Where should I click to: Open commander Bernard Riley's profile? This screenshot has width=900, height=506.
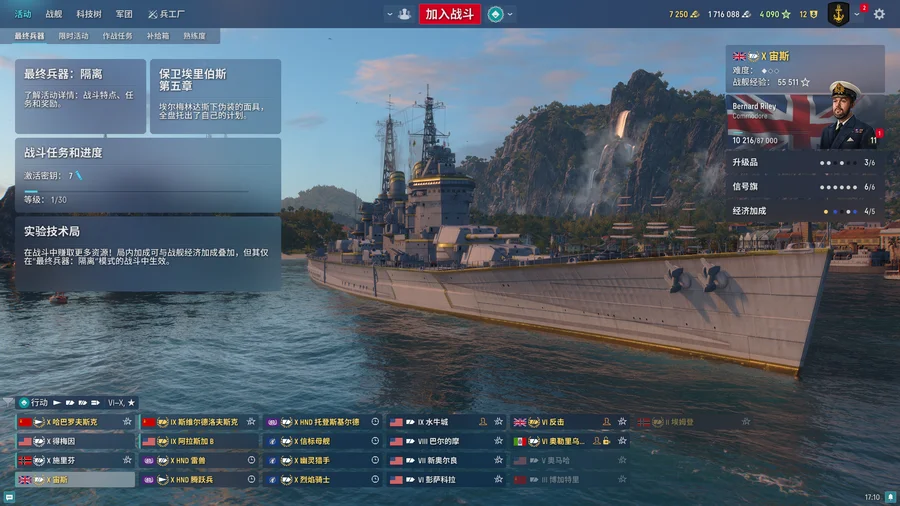[804, 121]
